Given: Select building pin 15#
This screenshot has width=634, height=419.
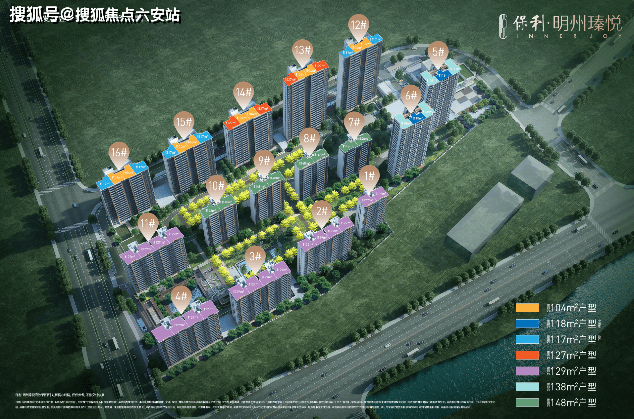Looking at the screenshot, I should [183, 121].
